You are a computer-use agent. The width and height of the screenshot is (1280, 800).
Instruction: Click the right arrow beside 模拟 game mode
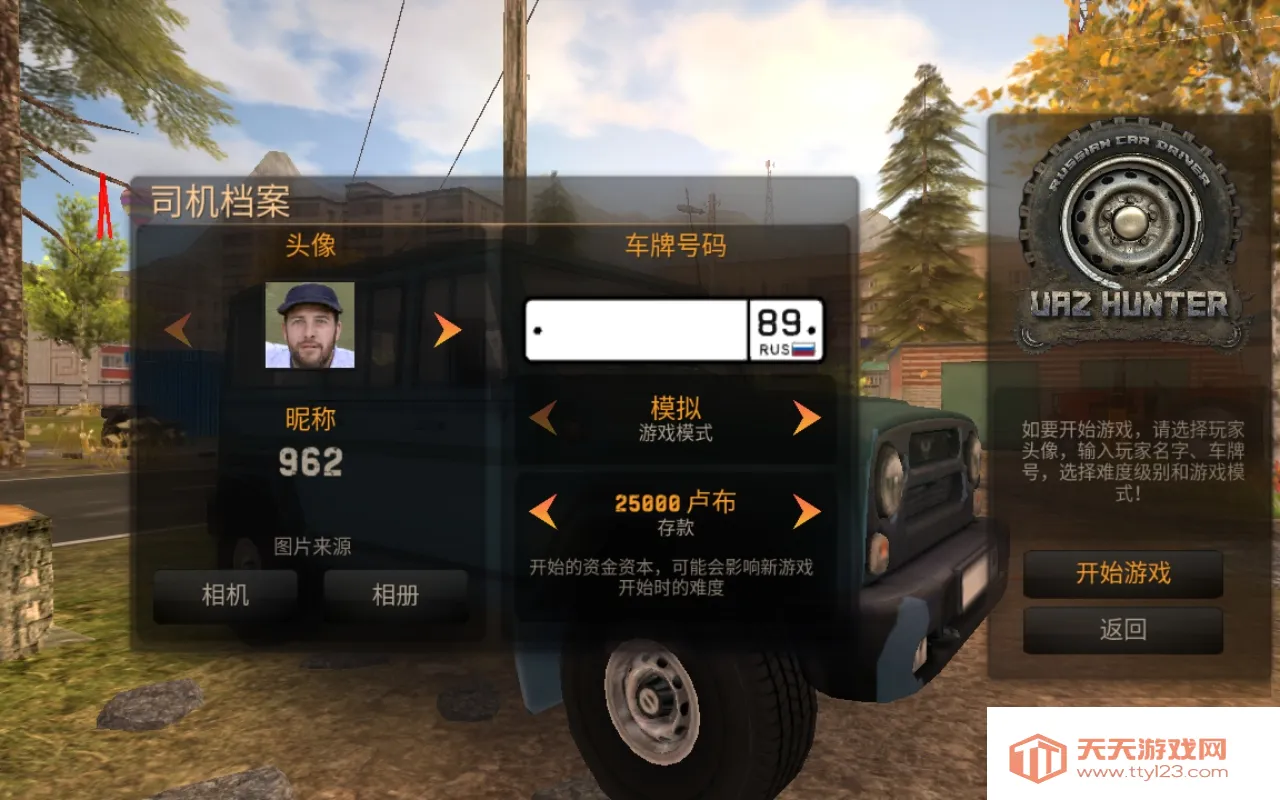805,418
